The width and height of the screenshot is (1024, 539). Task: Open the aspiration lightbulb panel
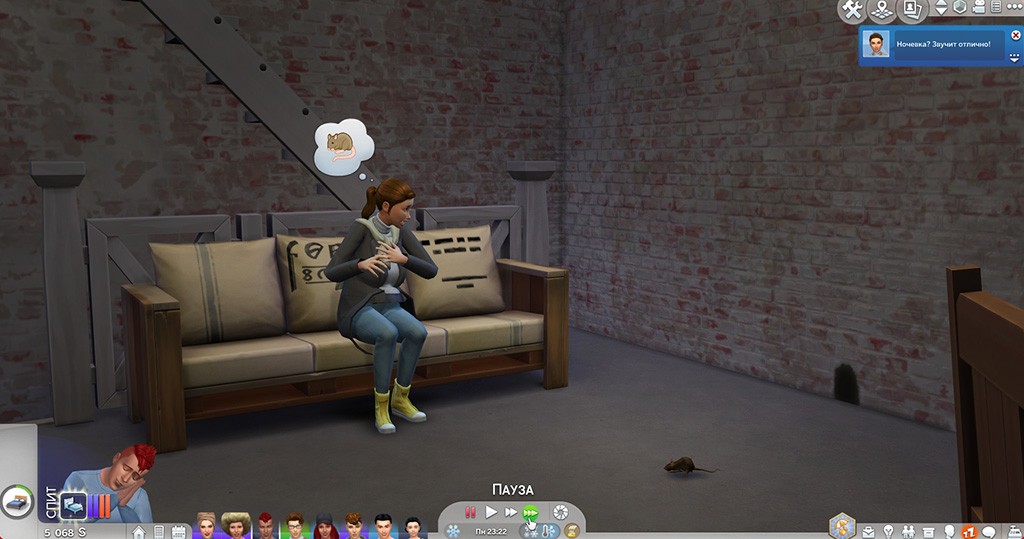(x=888, y=531)
